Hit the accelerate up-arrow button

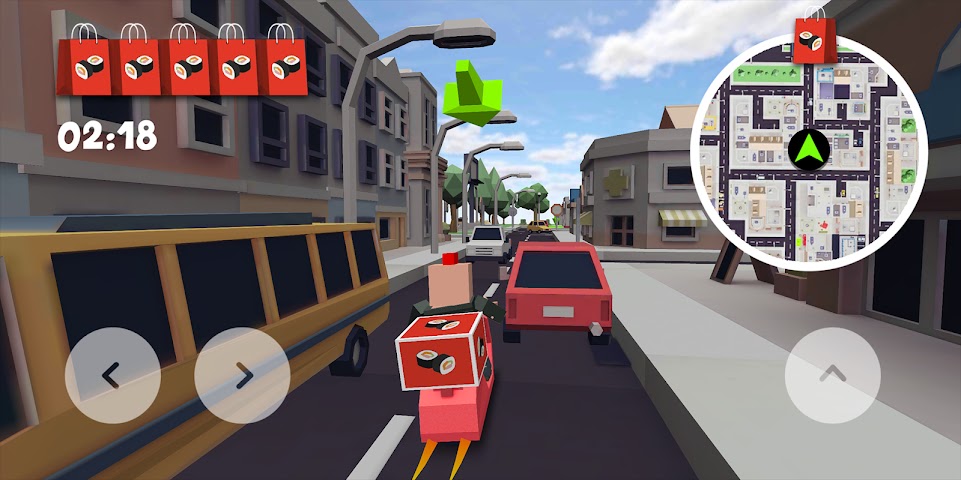click(x=832, y=375)
